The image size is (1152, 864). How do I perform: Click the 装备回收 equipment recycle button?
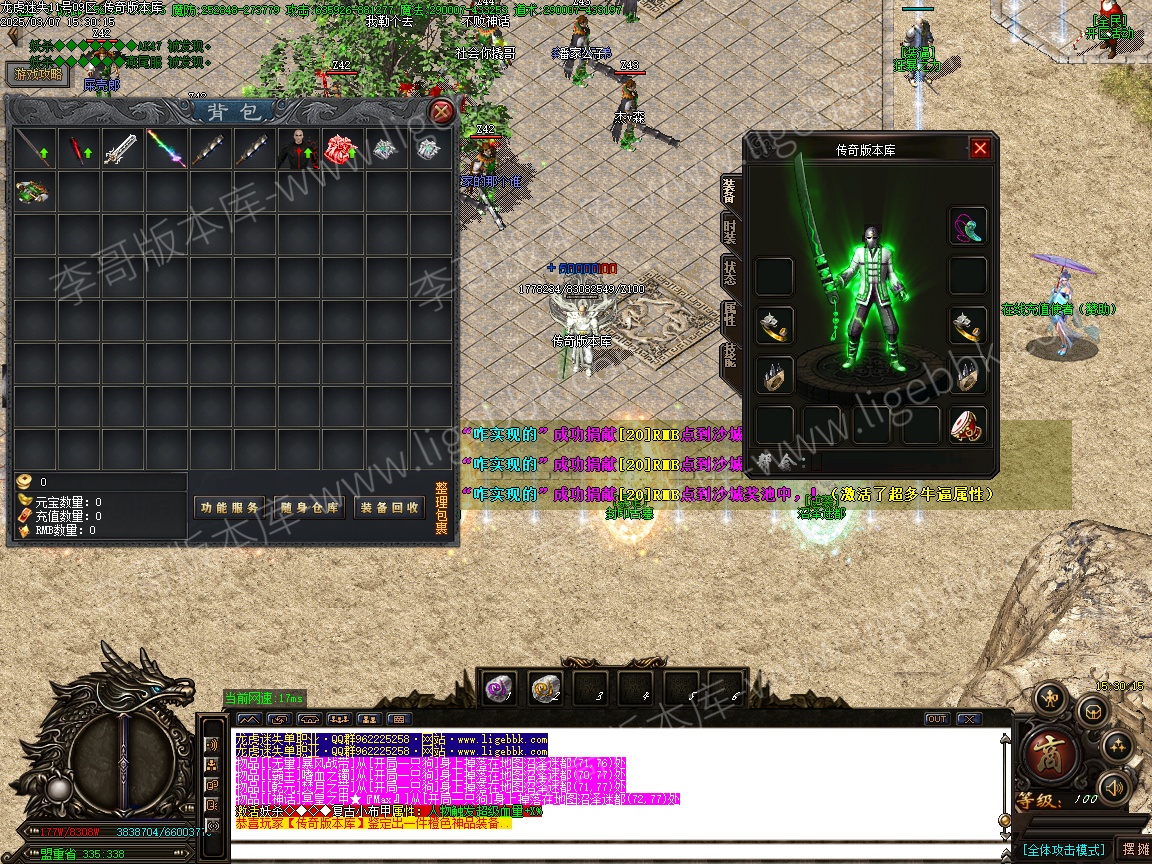click(390, 507)
